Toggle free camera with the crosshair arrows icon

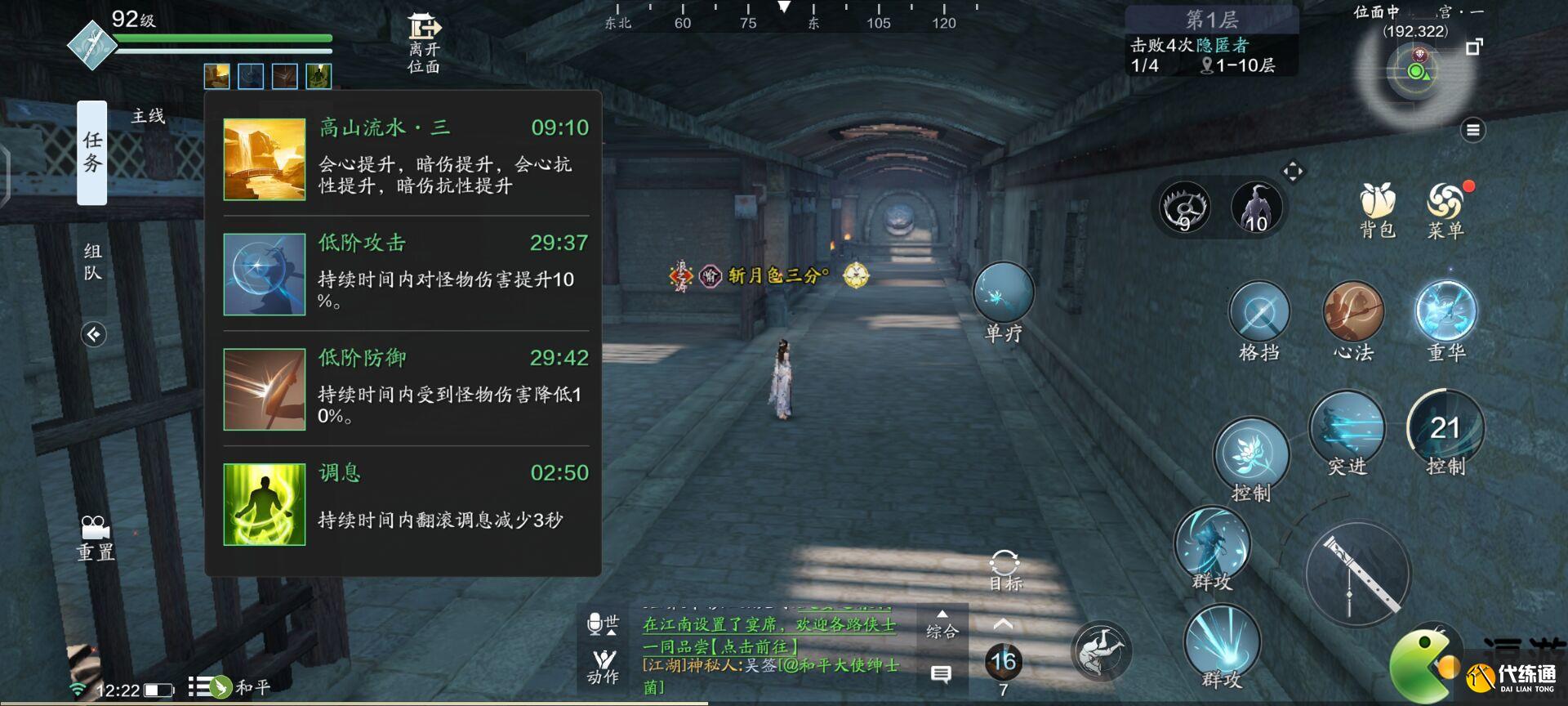point(1294,170)
